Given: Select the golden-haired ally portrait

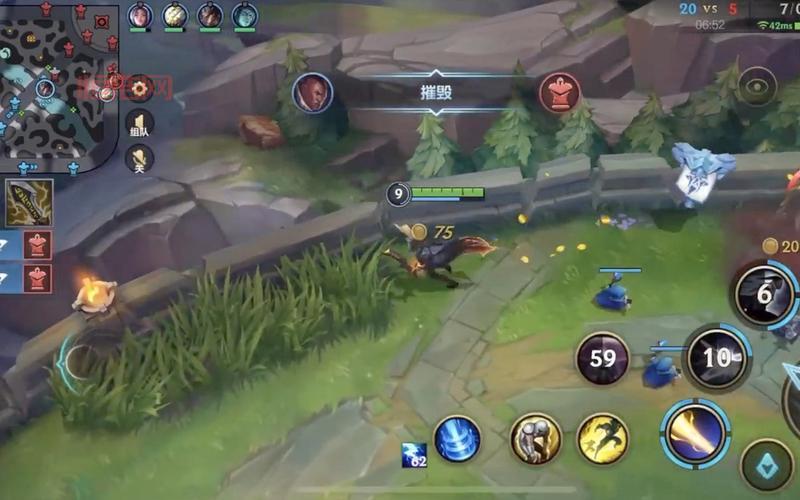Looking at the screenshot, I should [x=175, y=15].
